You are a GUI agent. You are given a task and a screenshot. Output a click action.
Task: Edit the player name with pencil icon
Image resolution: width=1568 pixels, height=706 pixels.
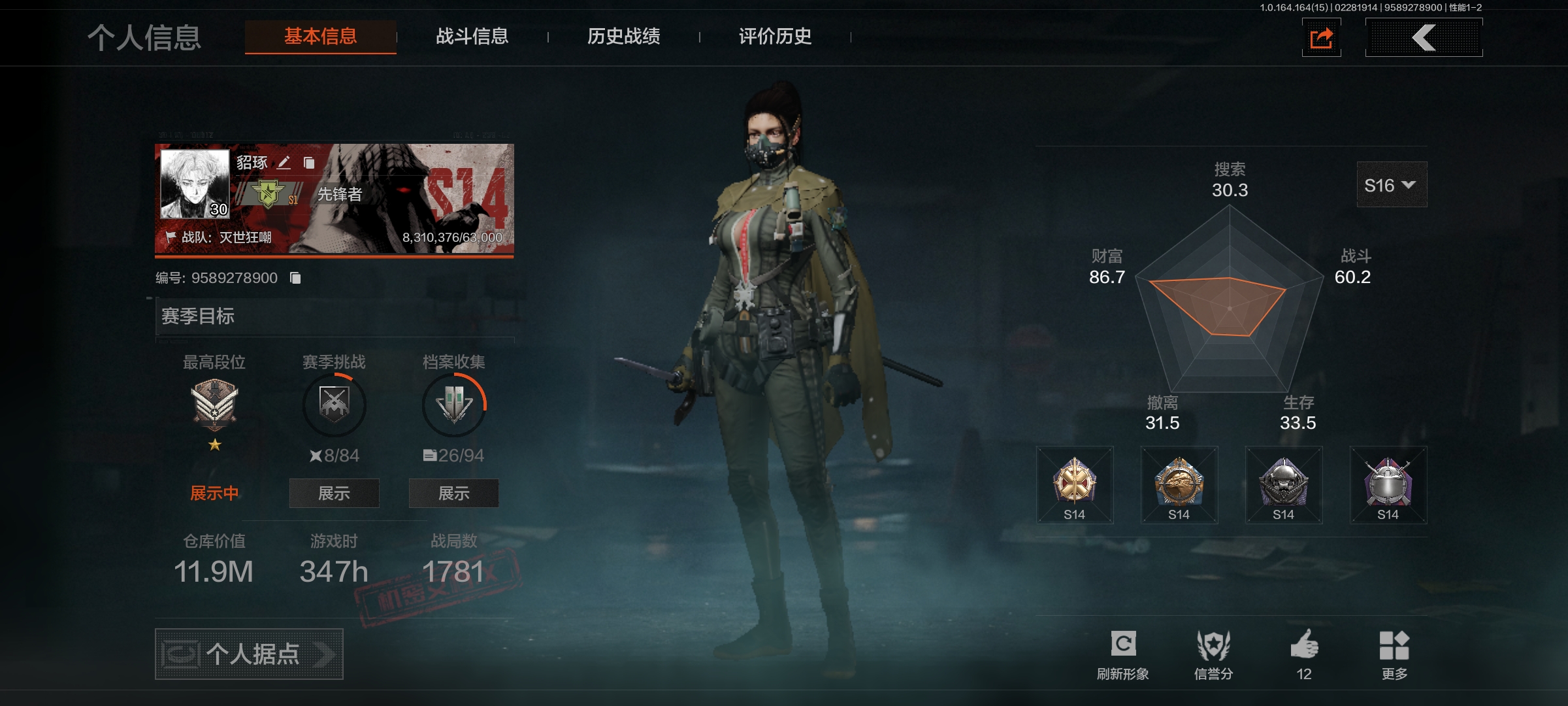pyautogui.click(x=284, y=163)
